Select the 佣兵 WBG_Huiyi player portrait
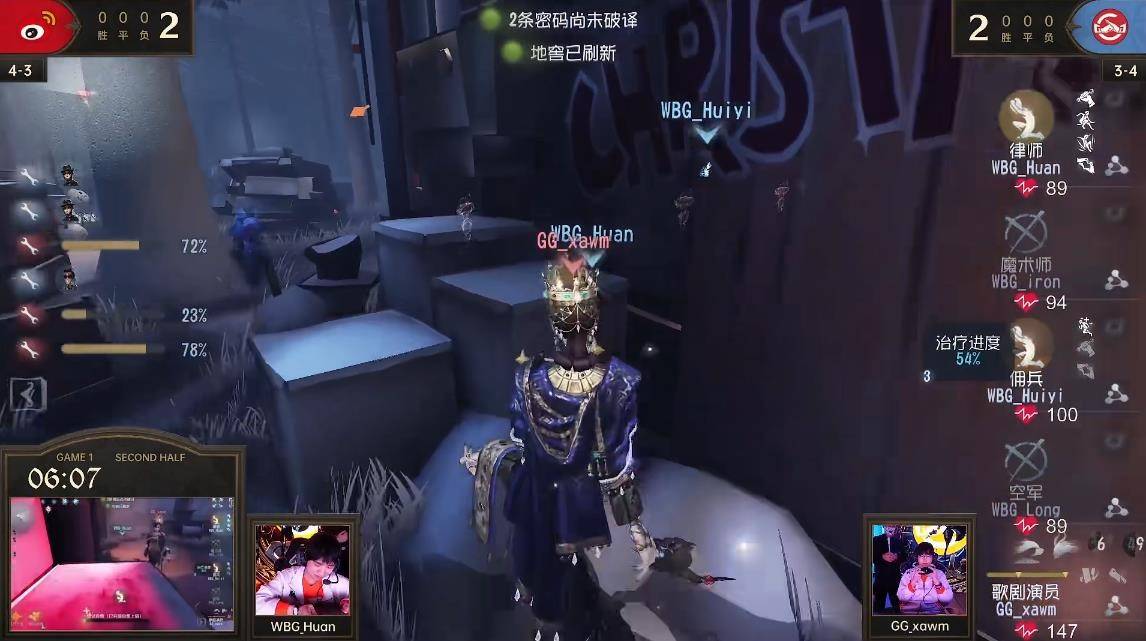The image size is (1146, 641). [x=1024, y=345]
